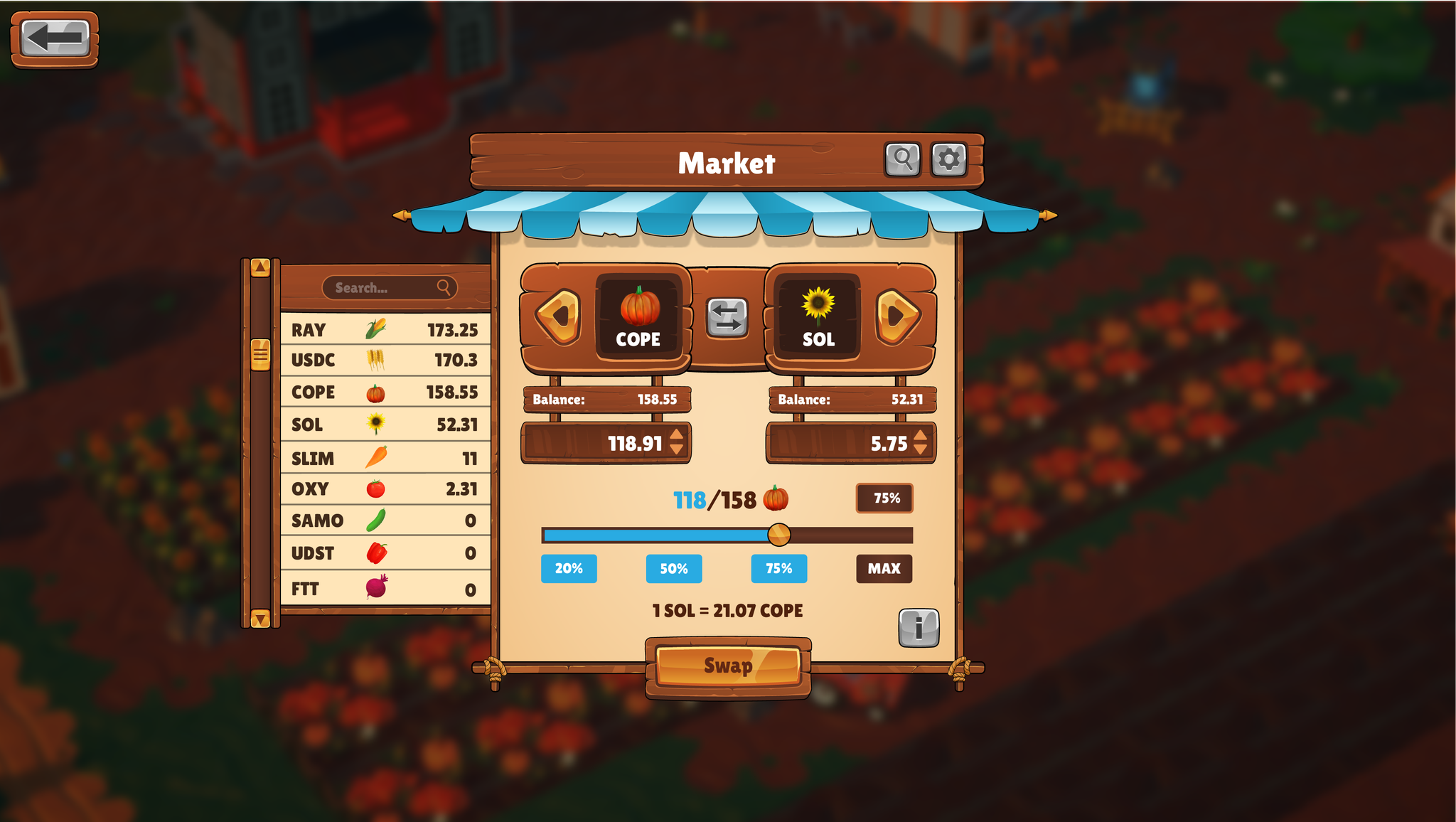Select the MAX amount option
Image resolution: width=1456 pixels, height=822 pixels.
(x=884, y=568)
